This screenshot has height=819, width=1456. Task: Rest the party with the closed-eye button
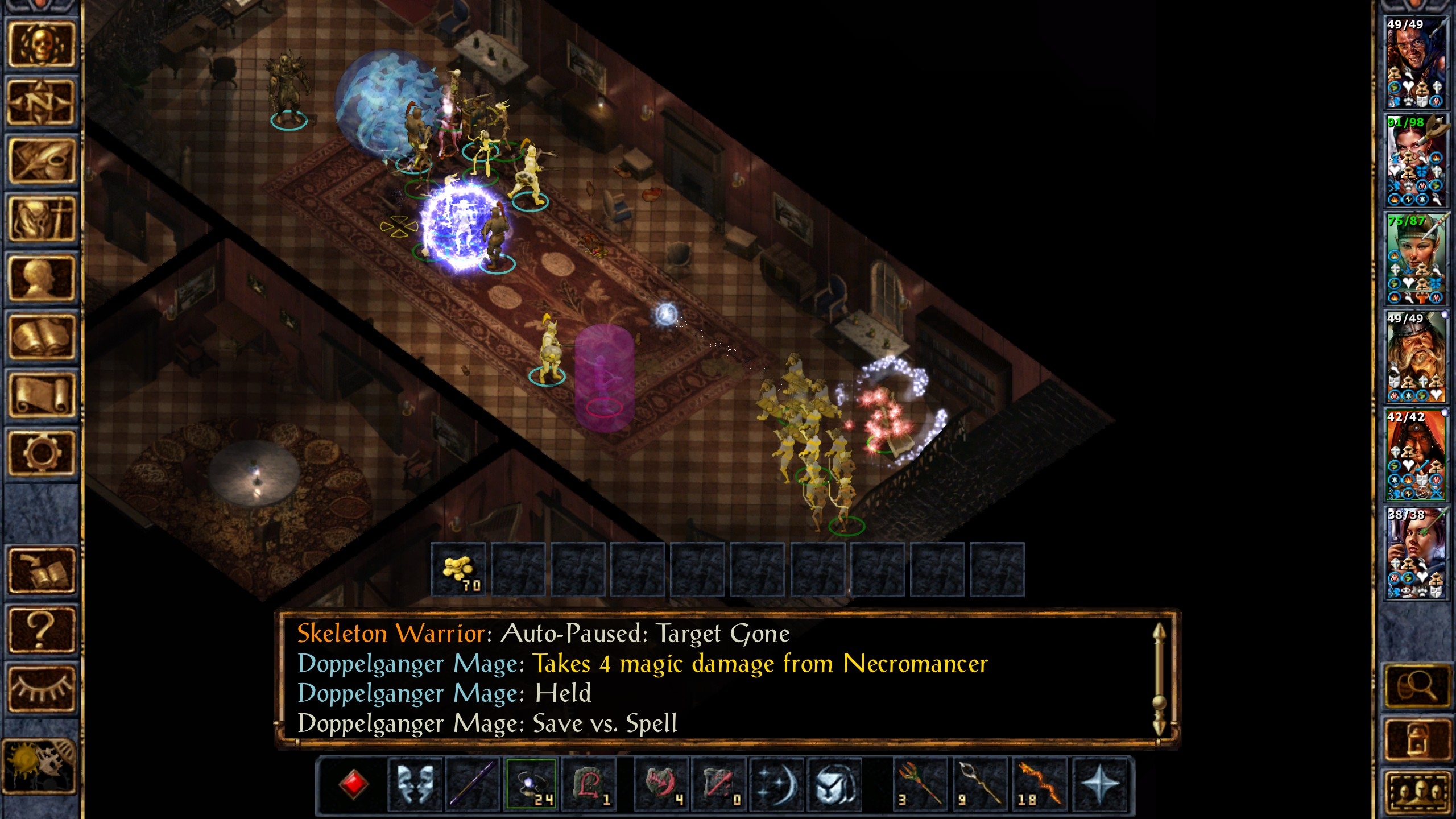pyautogui.click(x=41, y=689)
